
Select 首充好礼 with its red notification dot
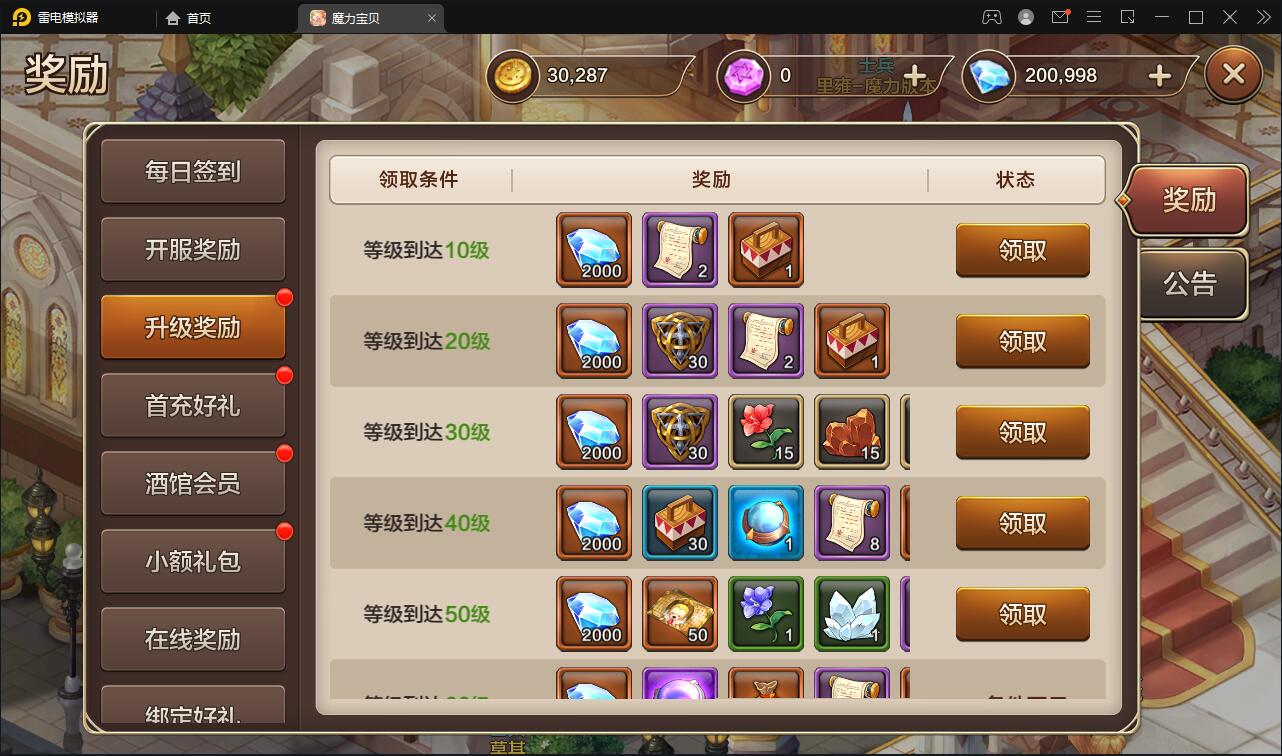pyautogui.click(x=193, y=405)
